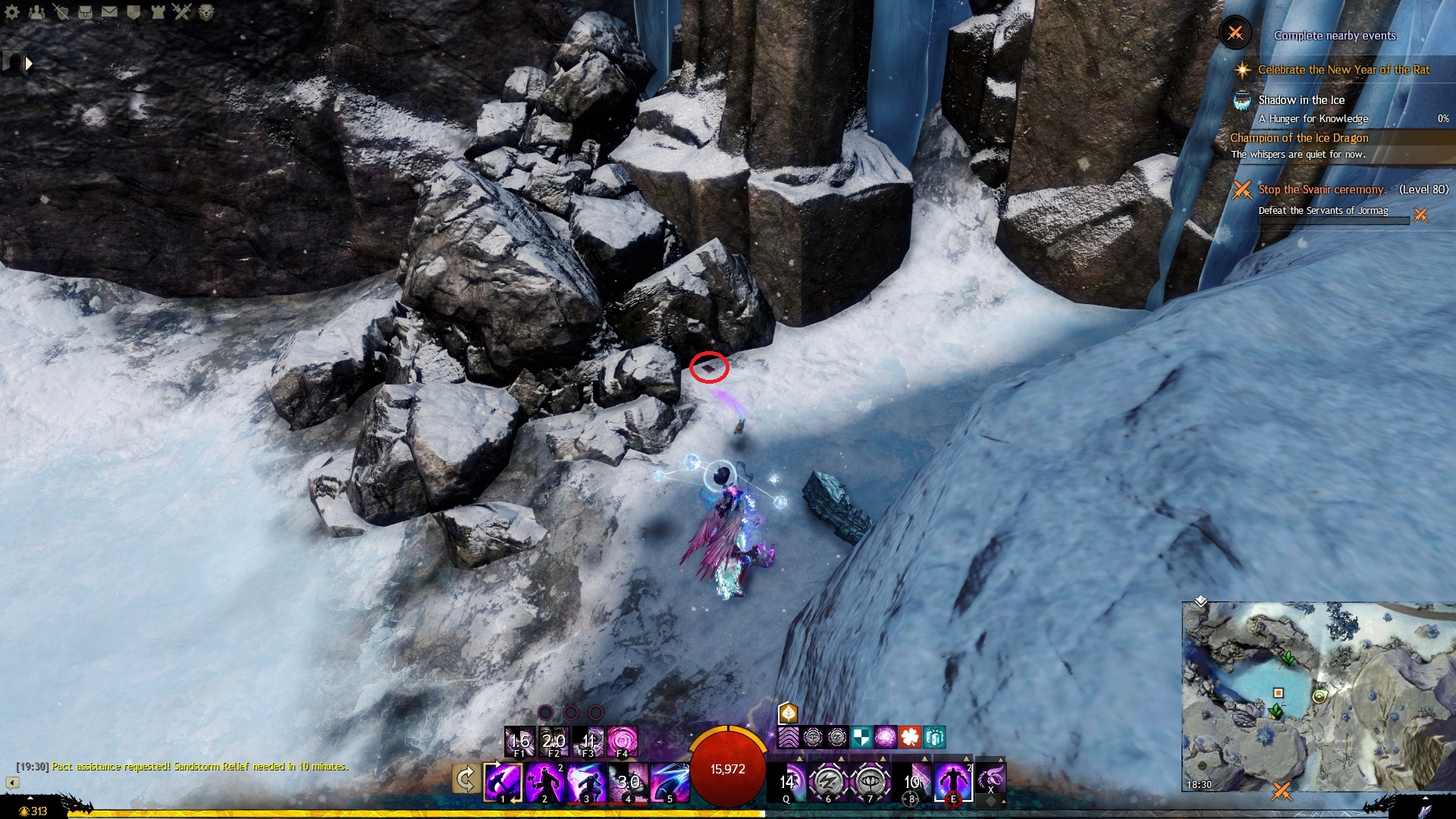Viewport: 1456px width, 819px height.
Task: Click the minimap
Action: click(x=1318, y=696)
